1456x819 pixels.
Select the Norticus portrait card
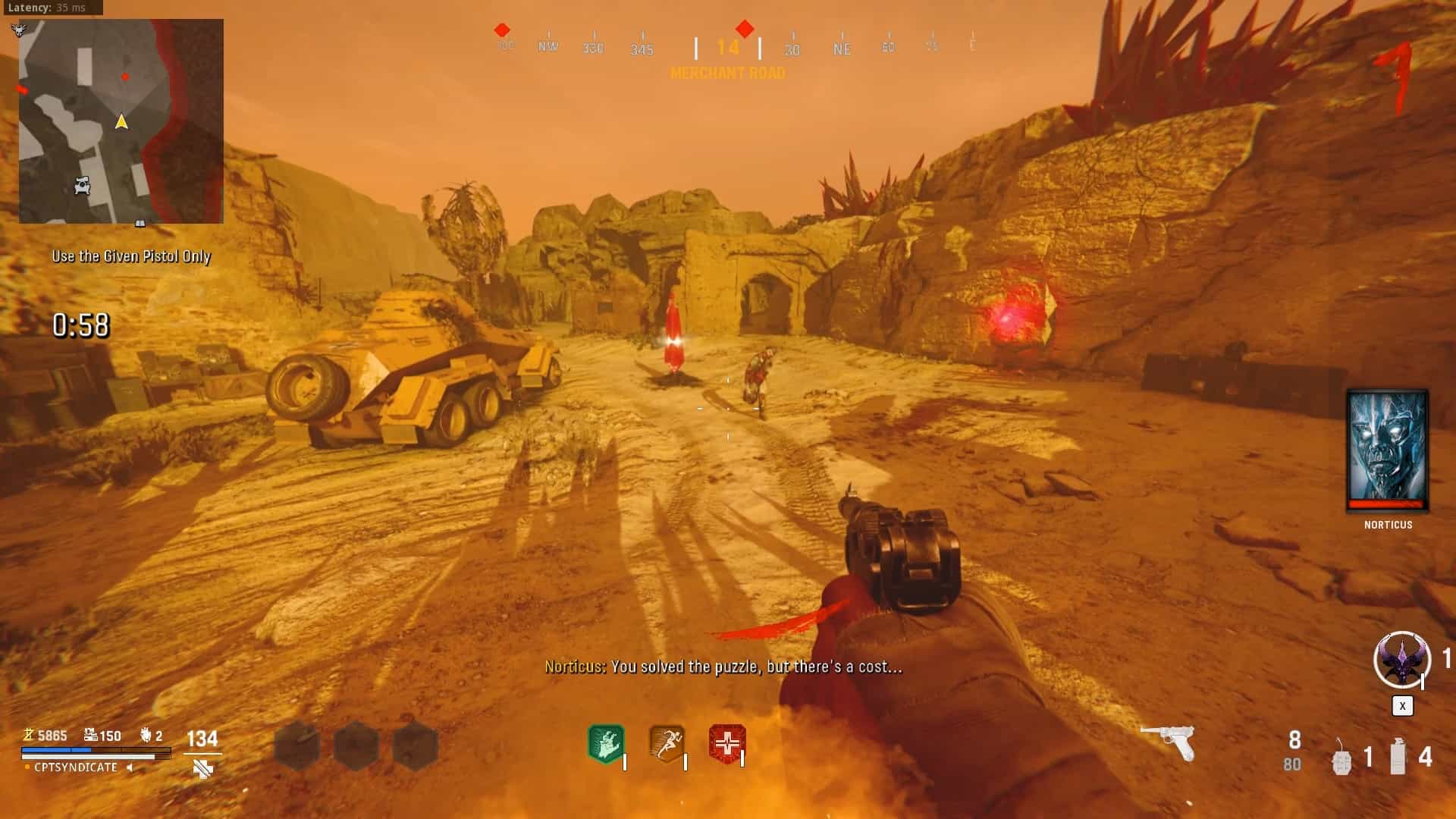[1387, 450]
